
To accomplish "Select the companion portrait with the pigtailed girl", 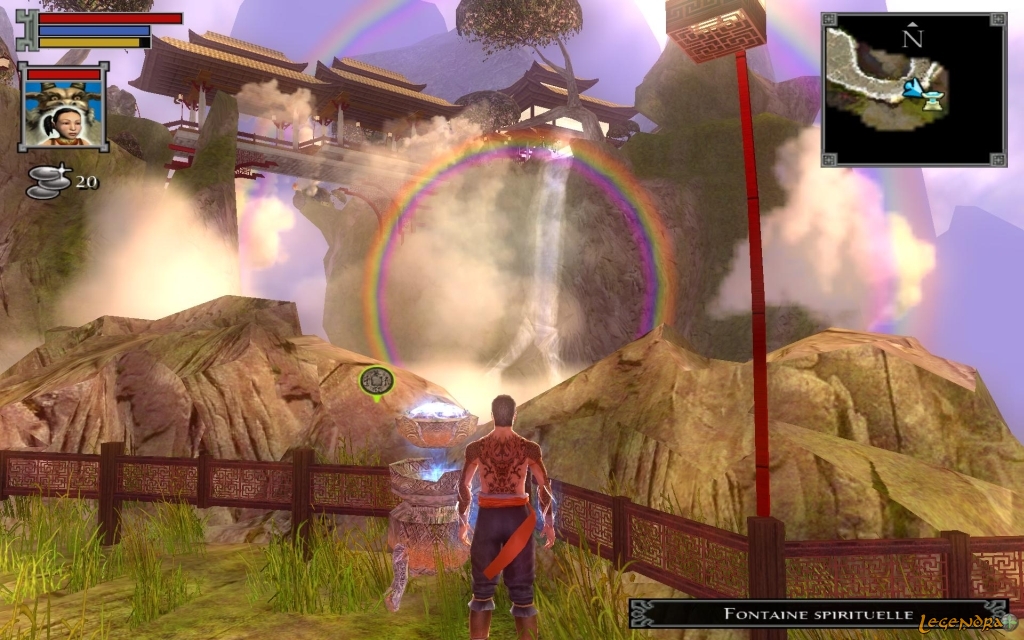I will (x=63, y=112).
